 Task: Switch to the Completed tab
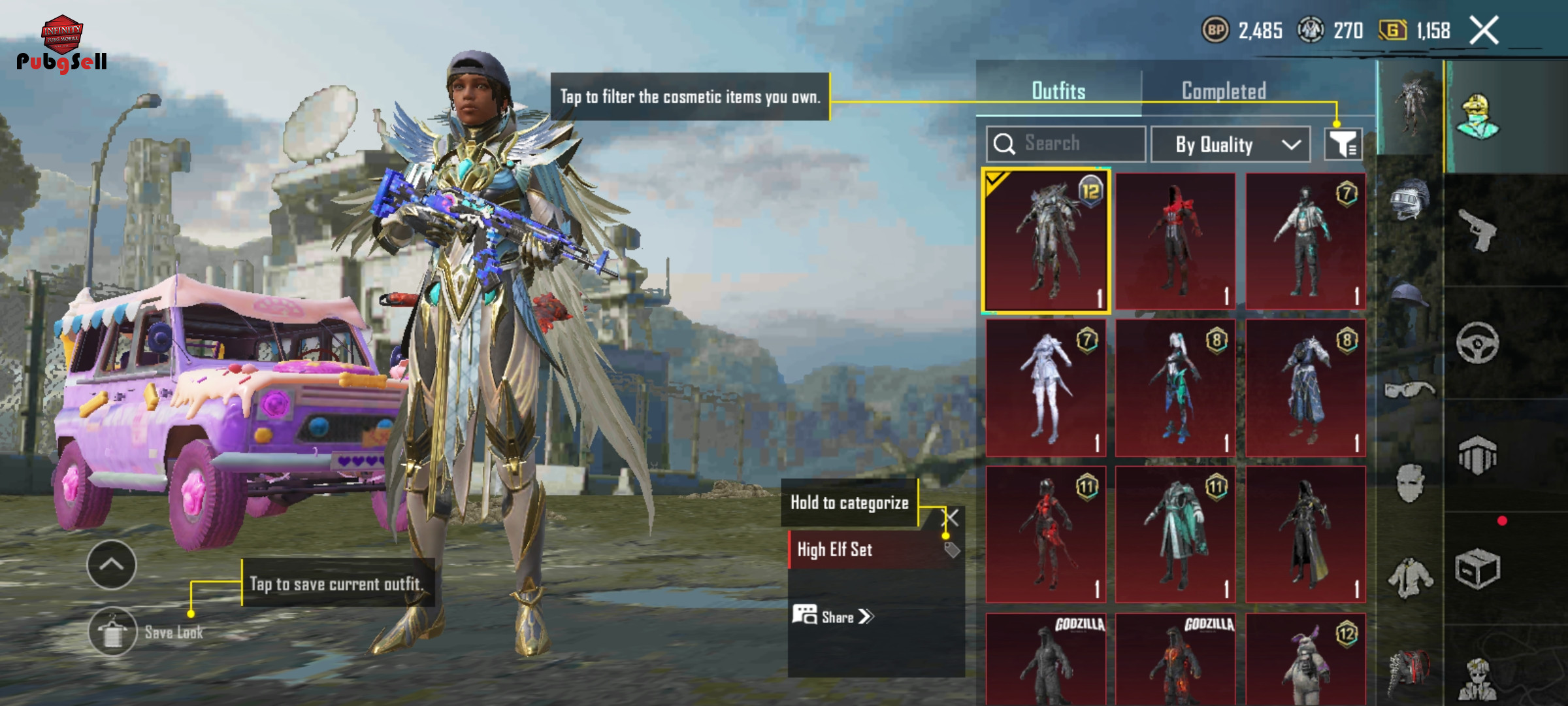pyautogui.click(x=1224, y=91)
